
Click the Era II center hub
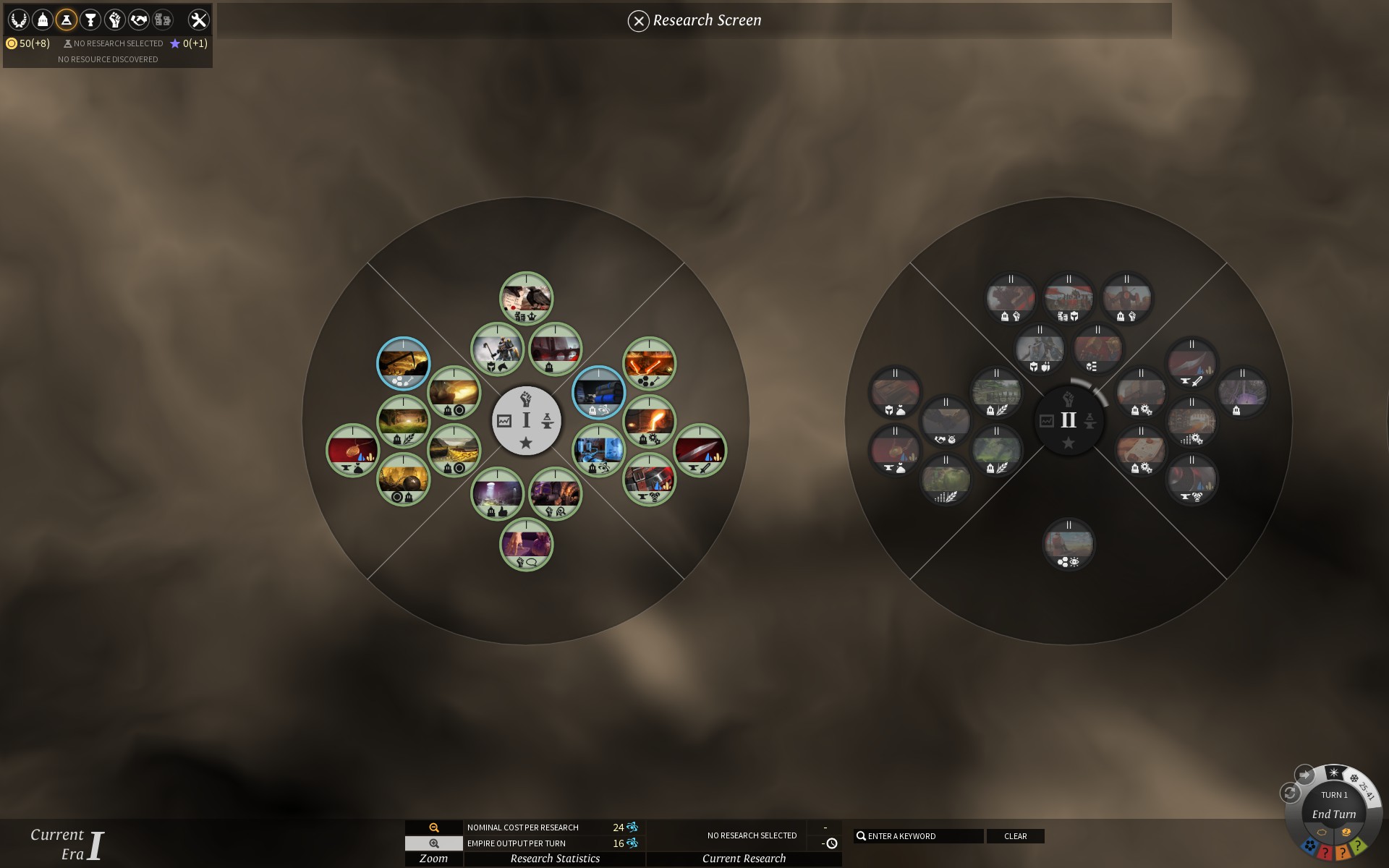(x=1069, y=420)
